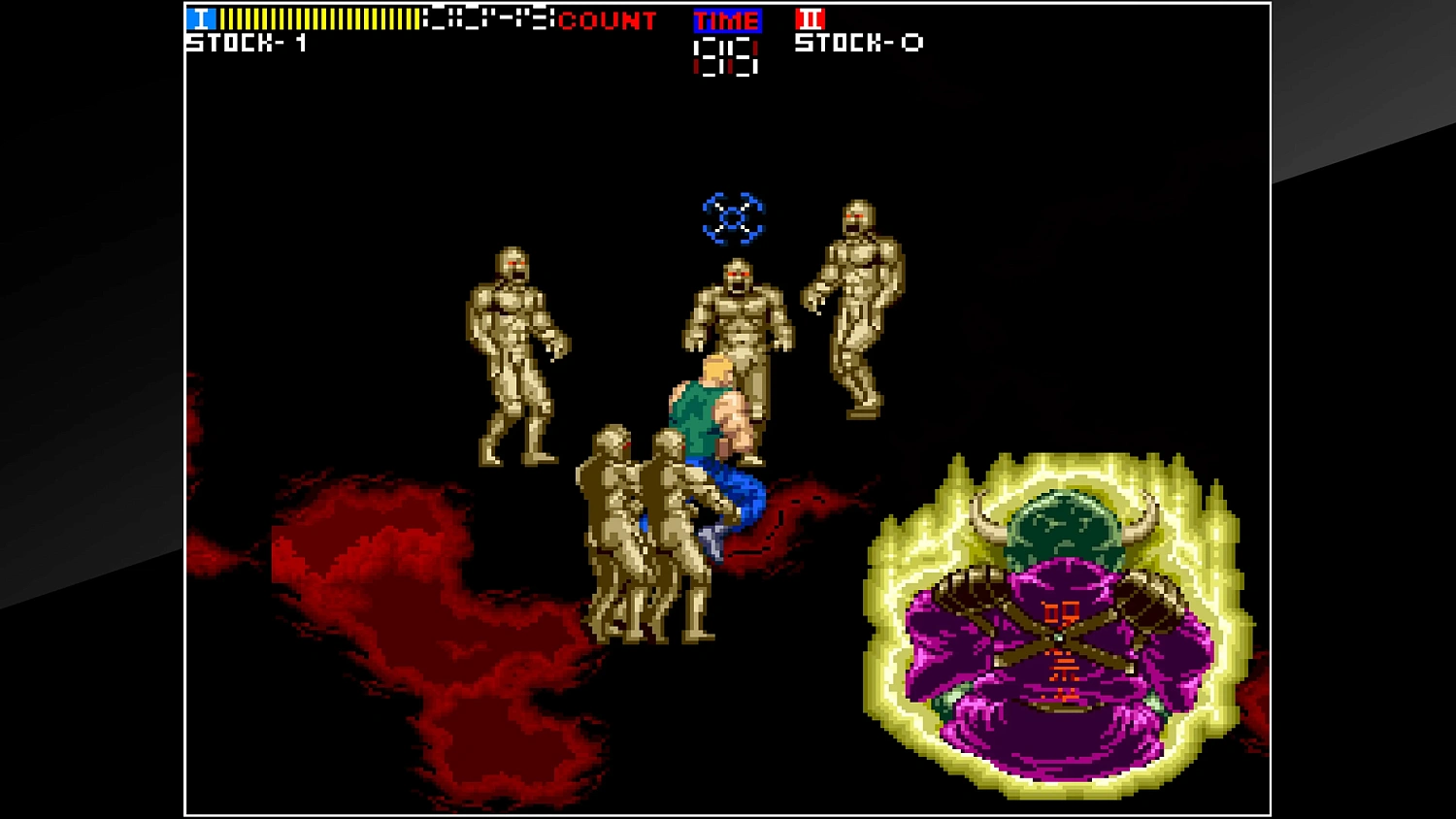The width and height of the screenshot is (1456, 819).
Task: Click the blue TIME box in HUD
Action: [x=726, y=19]
